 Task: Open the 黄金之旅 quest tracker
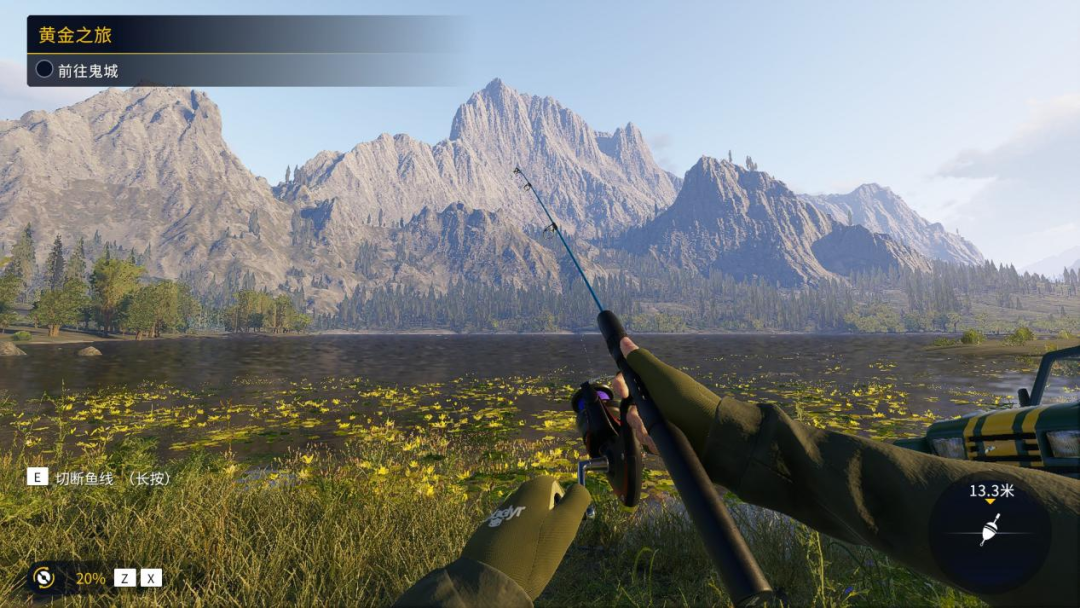76,35
